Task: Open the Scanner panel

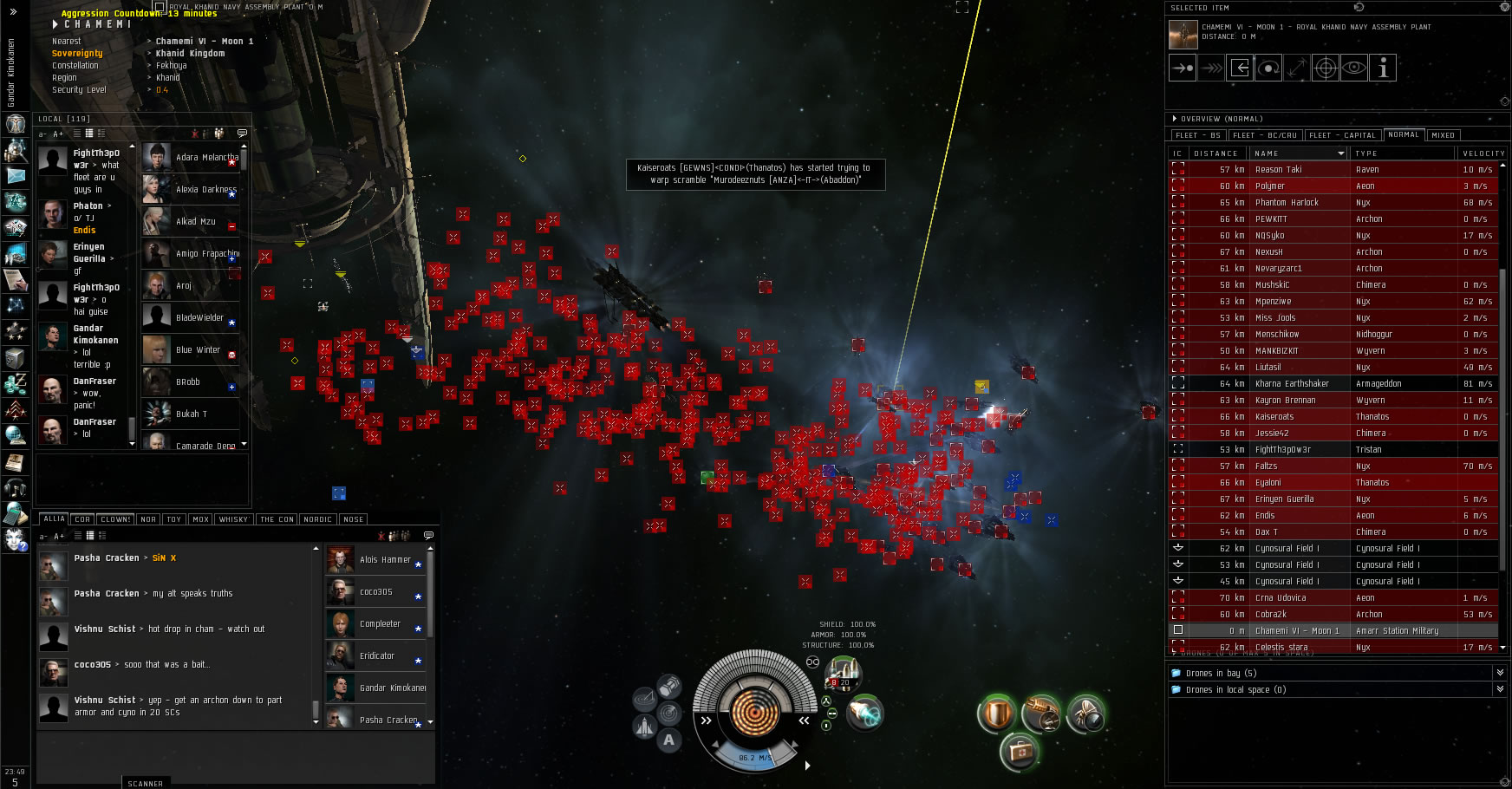Action: (145, 784)
